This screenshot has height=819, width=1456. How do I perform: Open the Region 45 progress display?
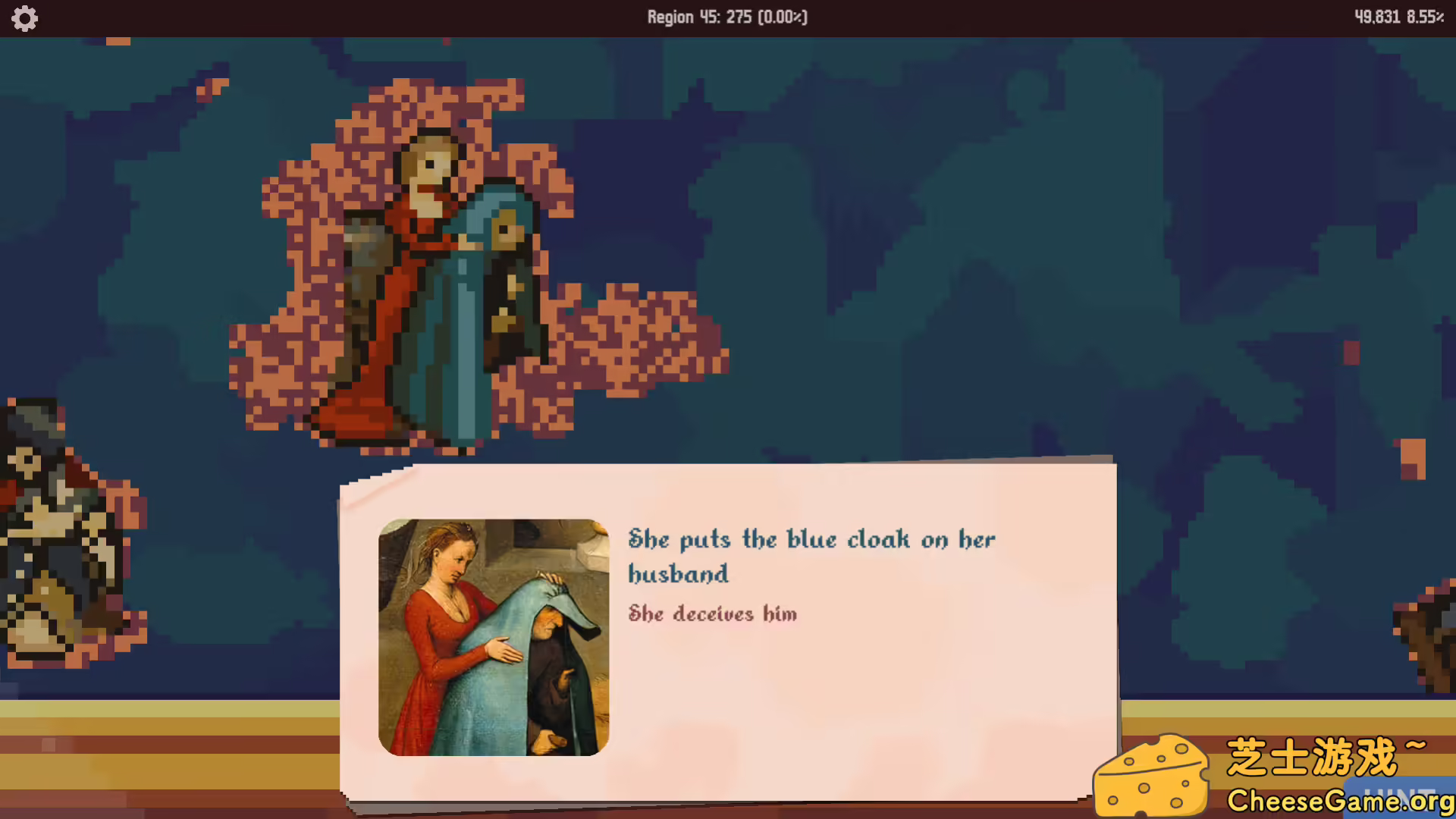click(727, 17)
